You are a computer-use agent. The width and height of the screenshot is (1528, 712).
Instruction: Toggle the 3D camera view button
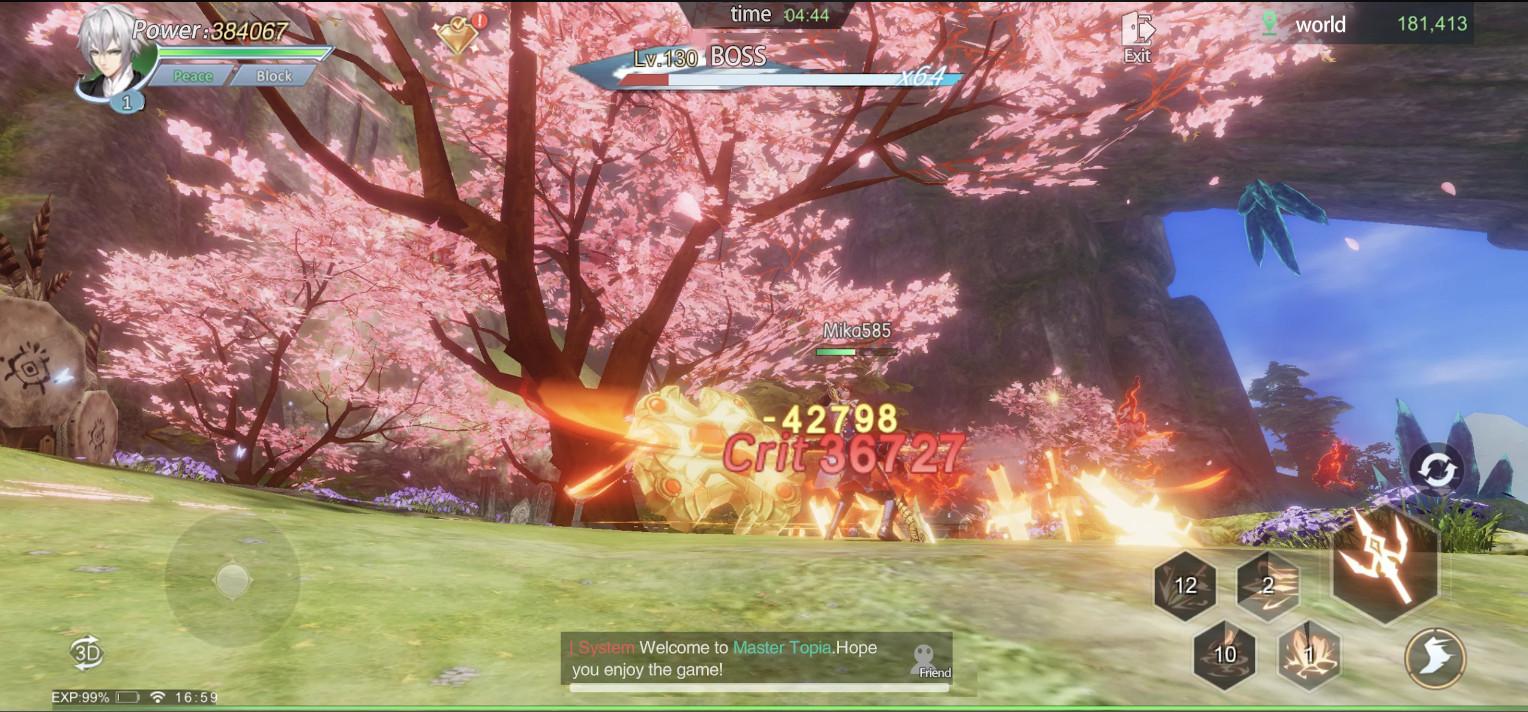[87, 652]
